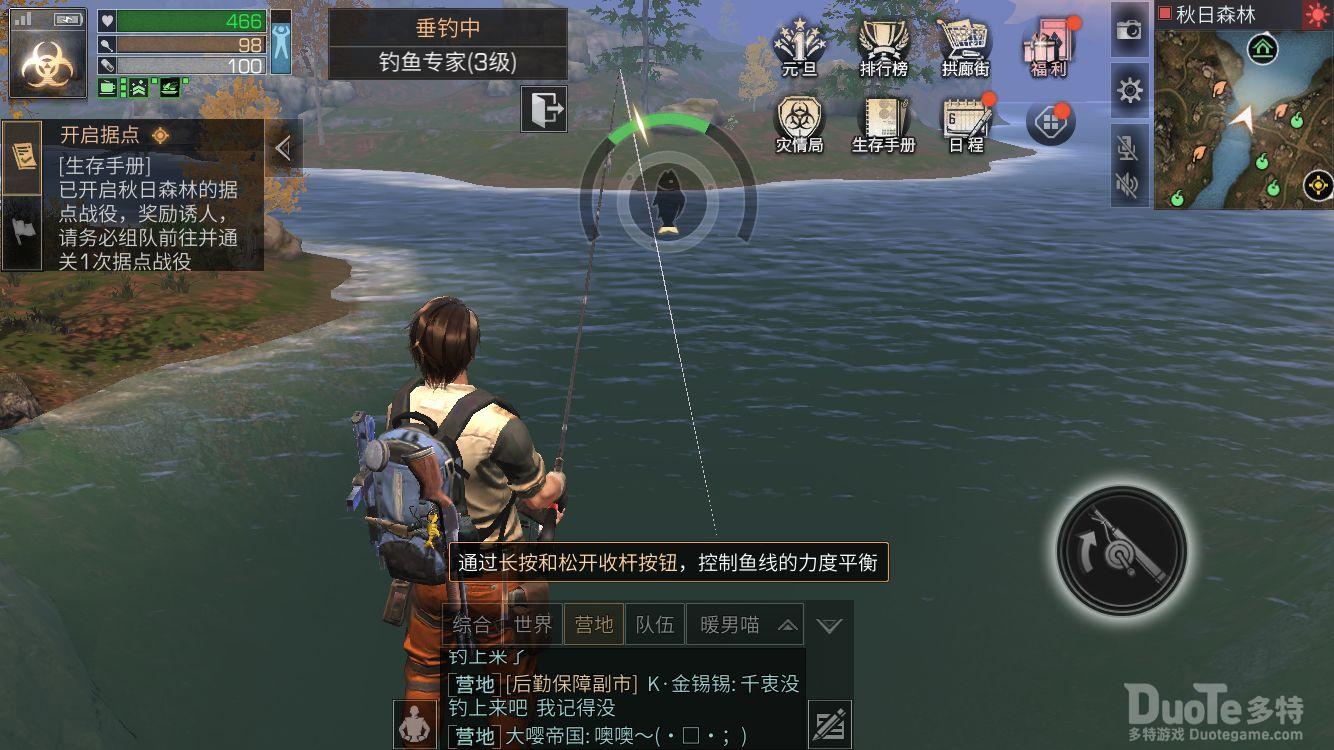Open game settings via the gear icon

[x=1129, y=90]
